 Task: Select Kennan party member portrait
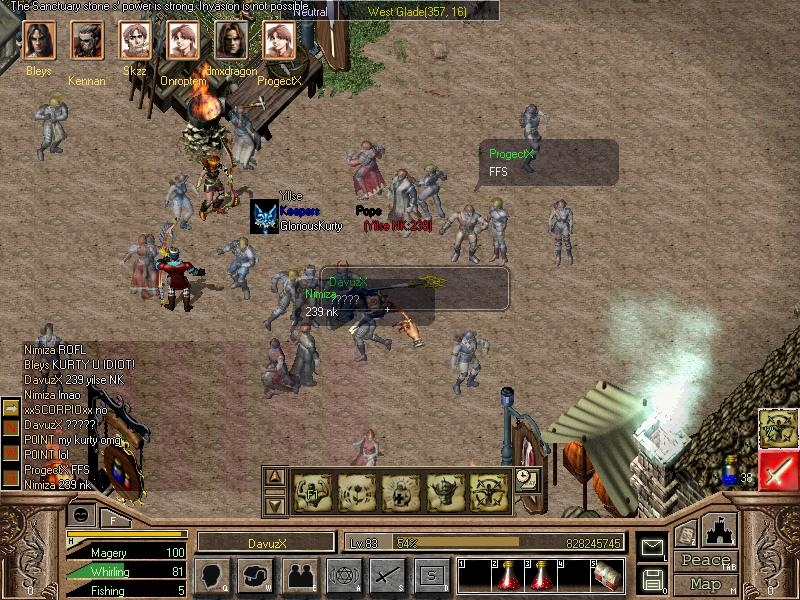(86, 41)
